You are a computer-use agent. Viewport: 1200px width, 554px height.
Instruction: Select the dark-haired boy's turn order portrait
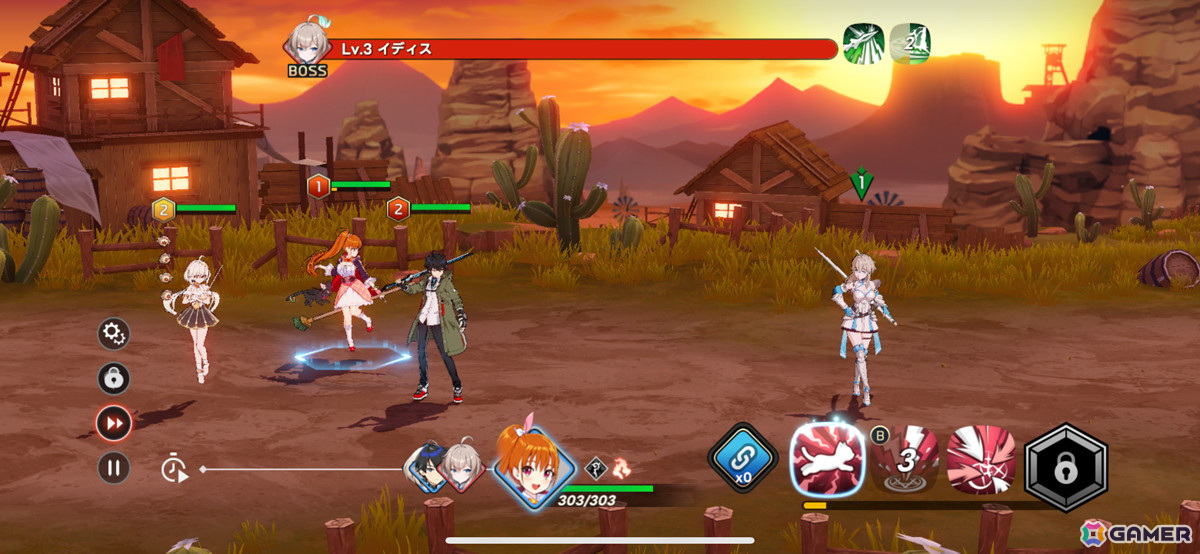430,468
